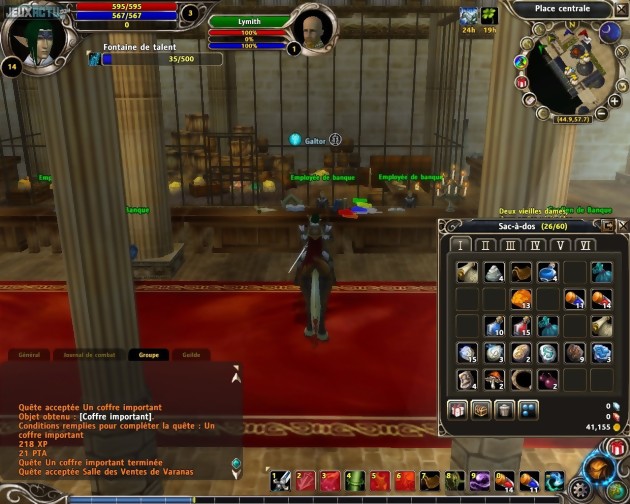The height and width of the screenshot is (504, 630).
Task: Close the minimap with the X button
Action: pos(622,9)
